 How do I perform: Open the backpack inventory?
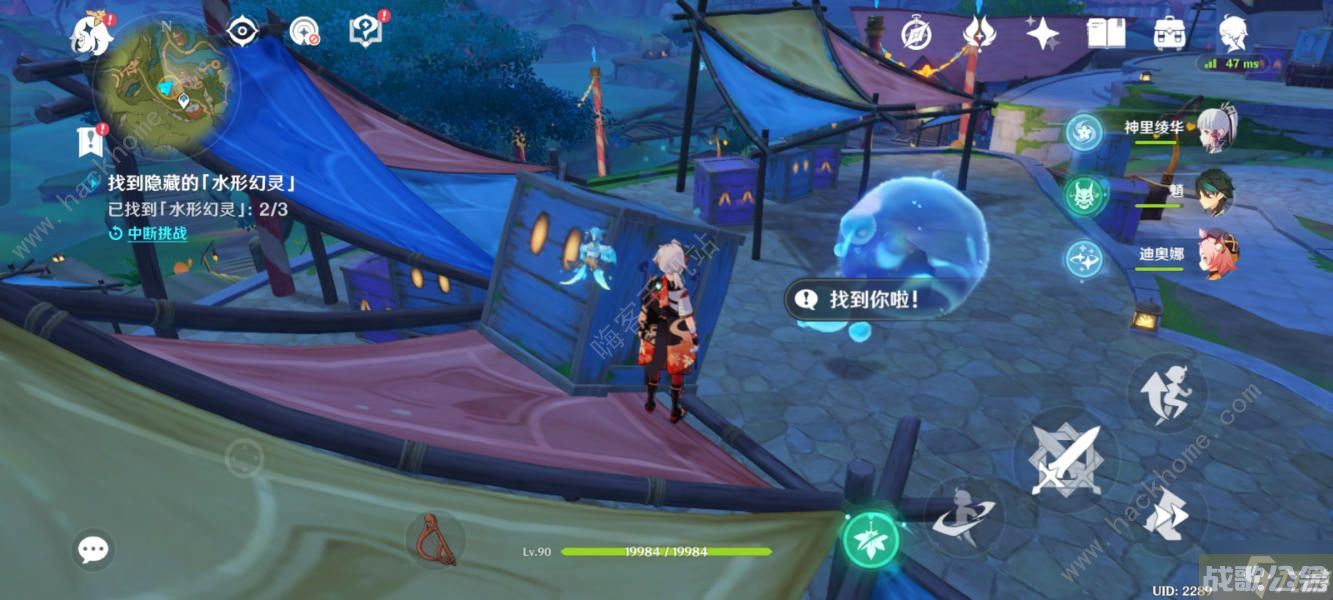point(1169,34)
